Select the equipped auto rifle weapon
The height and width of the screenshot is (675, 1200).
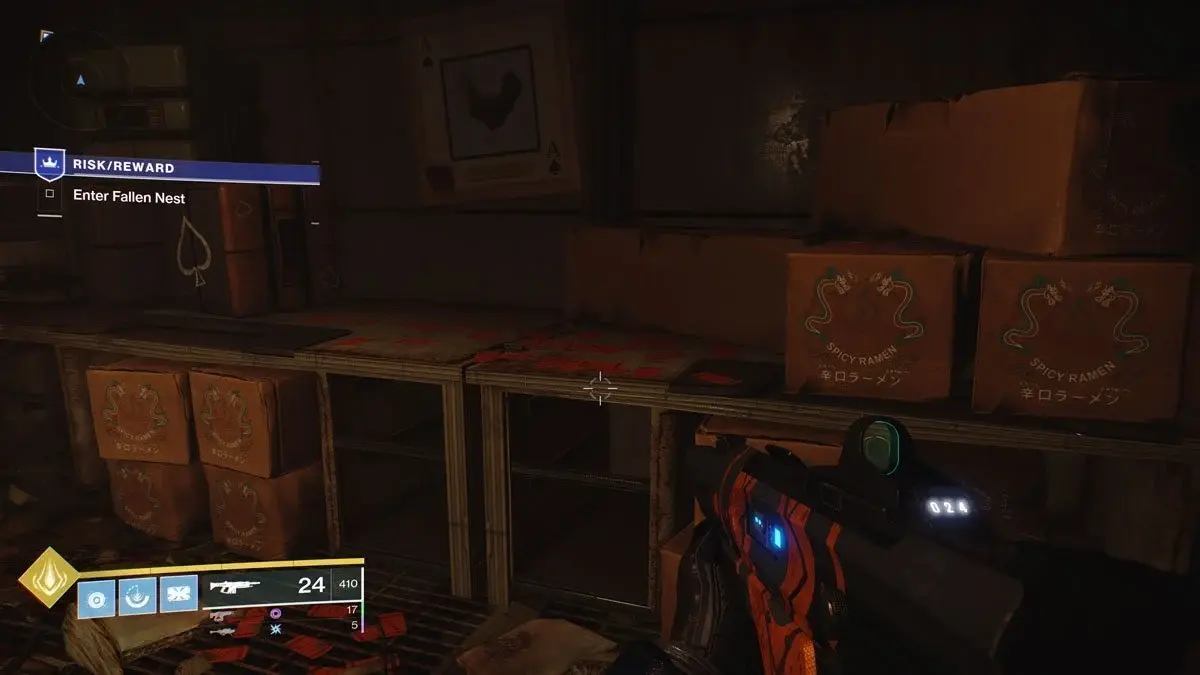point(235,587)
